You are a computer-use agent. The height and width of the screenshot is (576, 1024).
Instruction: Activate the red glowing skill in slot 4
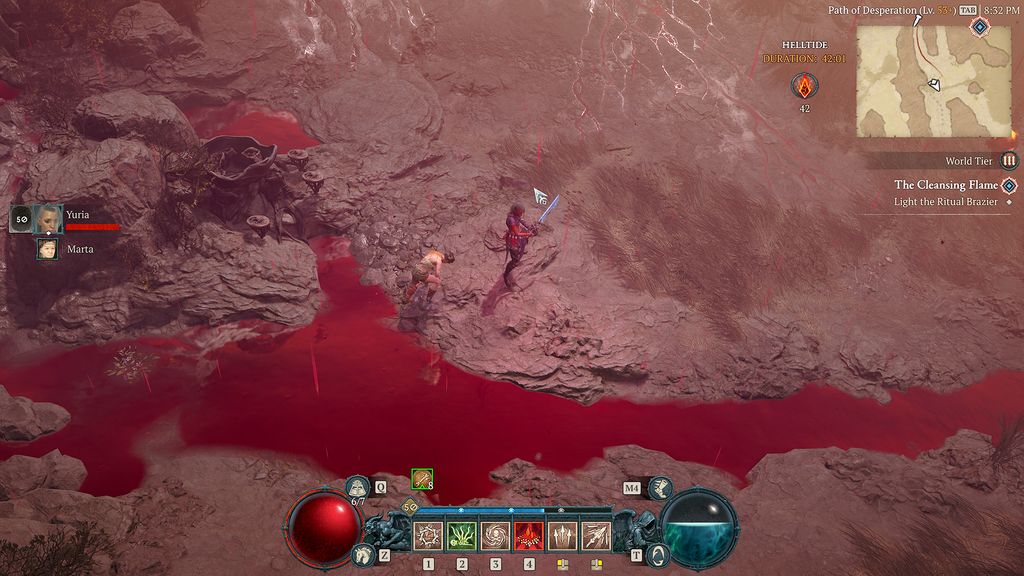[x=529, y=536]
